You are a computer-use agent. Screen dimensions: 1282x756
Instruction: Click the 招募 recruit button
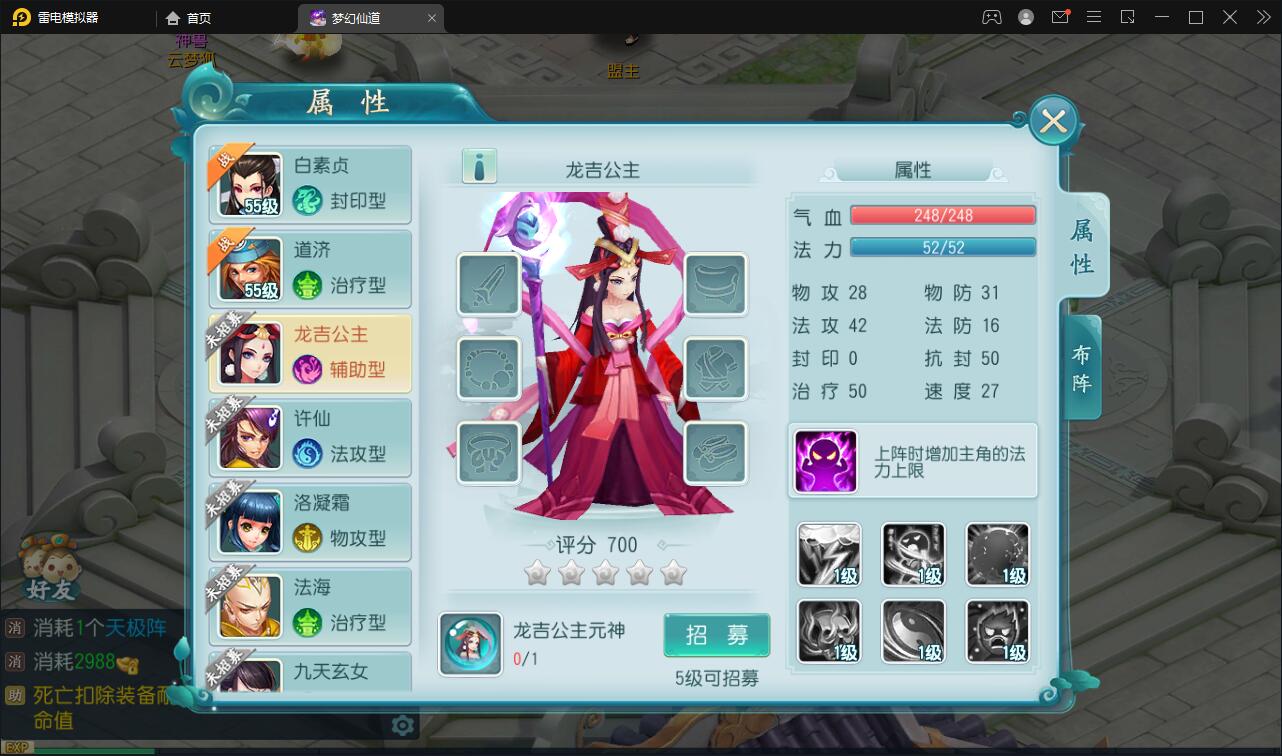click(716, 635)
